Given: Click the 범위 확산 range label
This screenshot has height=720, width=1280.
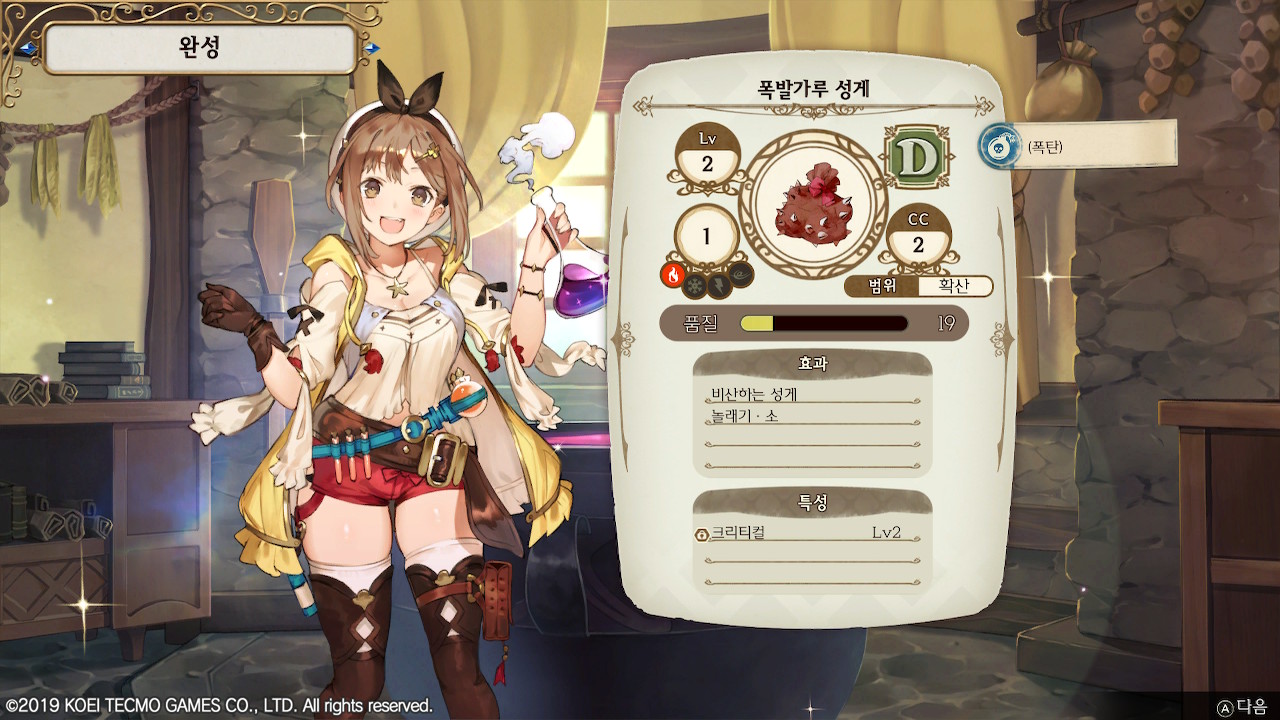Looking at the screenshot, I should [918, 287].
